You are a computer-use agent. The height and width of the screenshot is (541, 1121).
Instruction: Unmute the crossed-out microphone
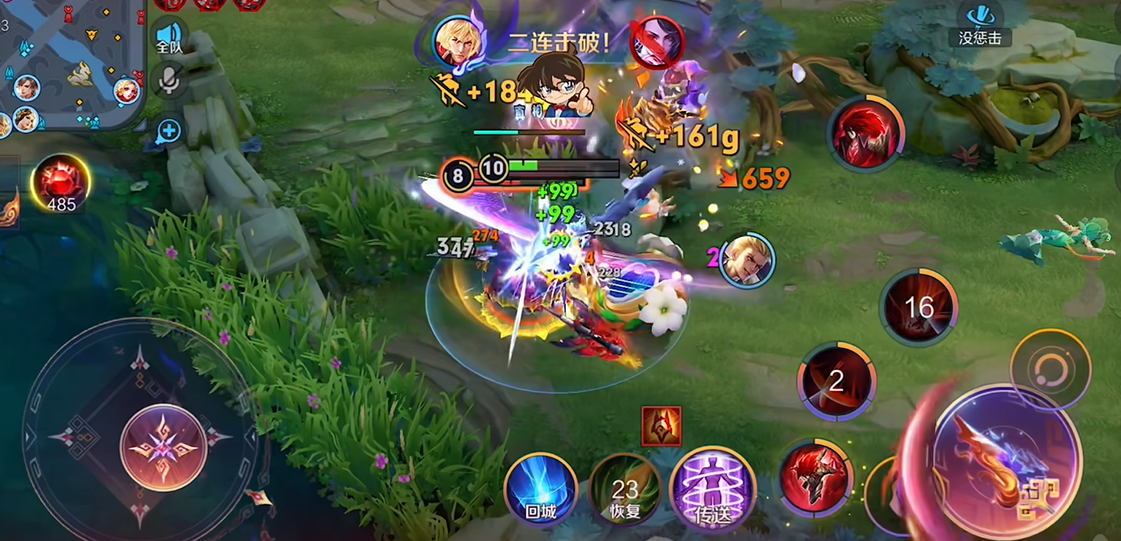(x=169, y=82)
